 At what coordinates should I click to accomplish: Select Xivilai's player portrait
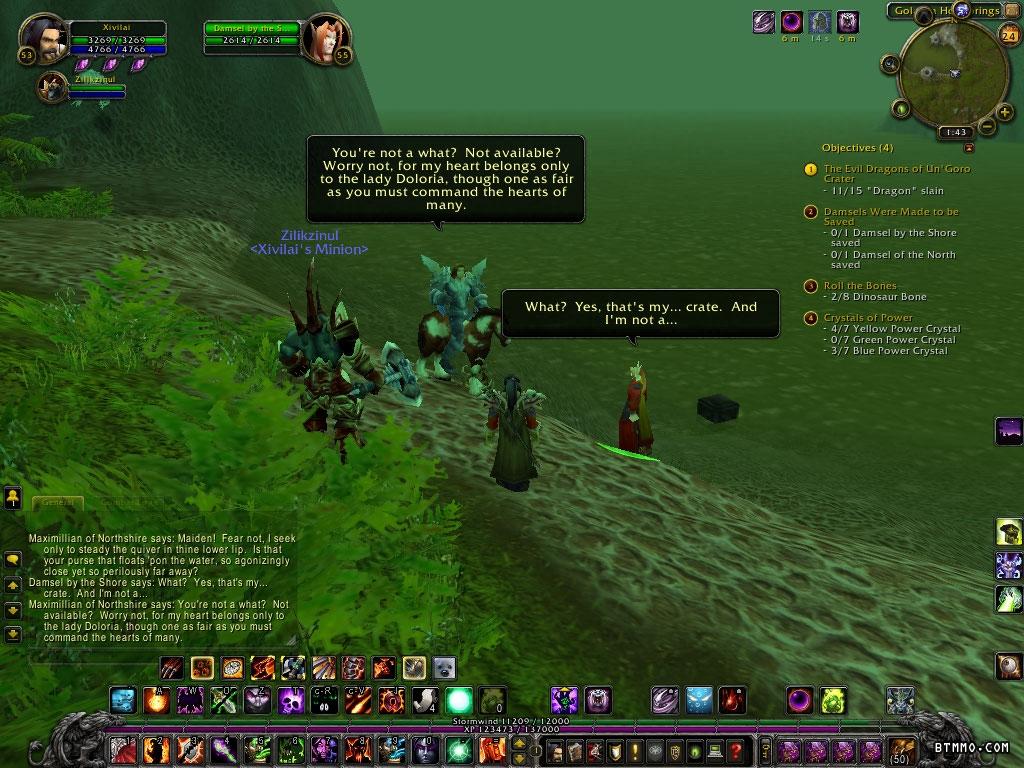point(43,38)
